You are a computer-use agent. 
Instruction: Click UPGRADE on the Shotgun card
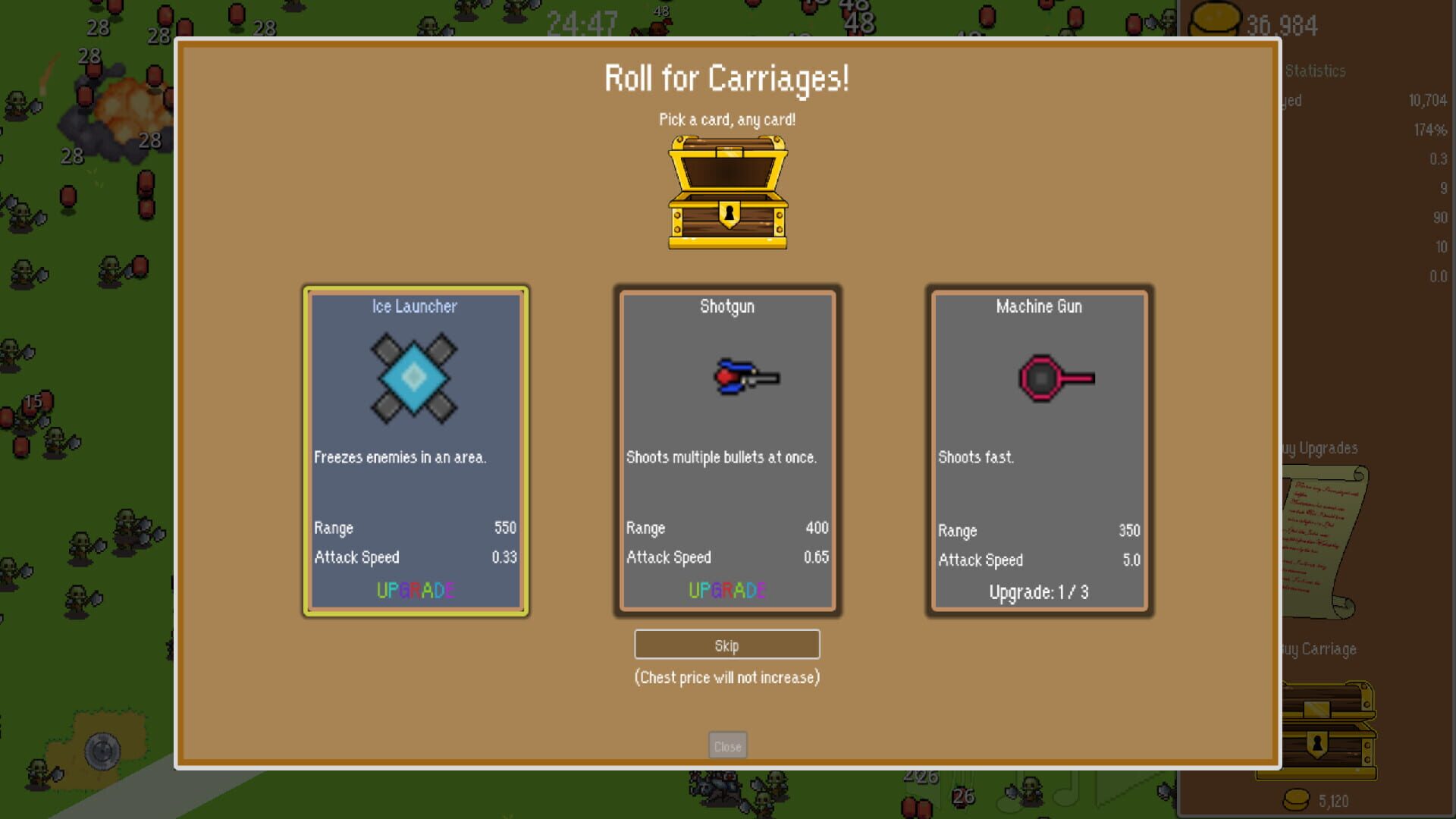pos(726,591)
